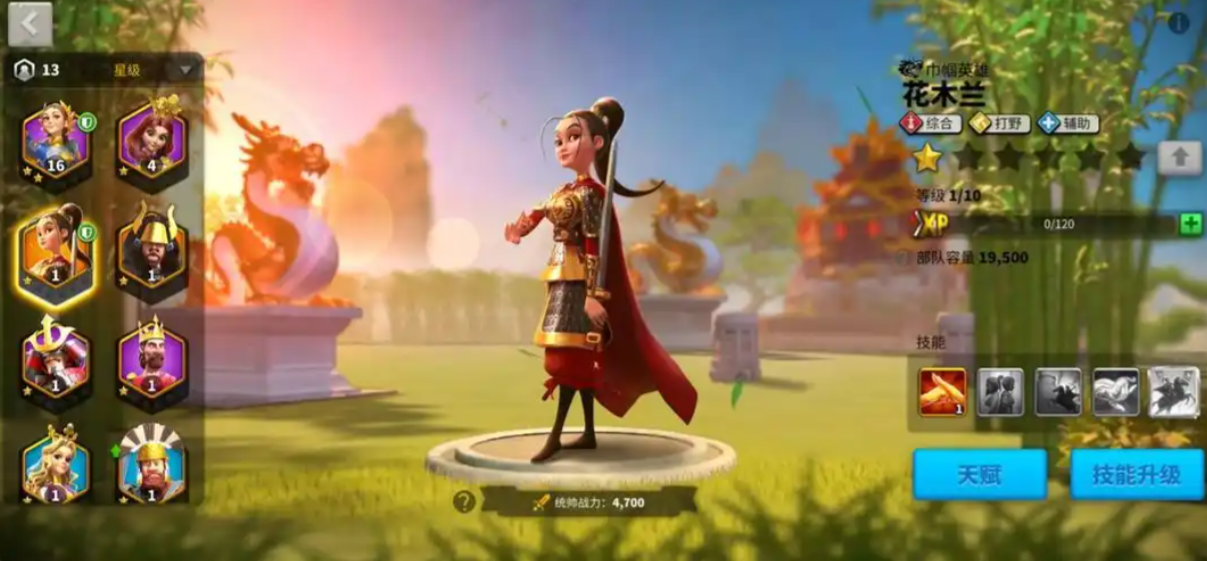Go back using the top-left arrow
The height and width of the screenshot is (561, 1207).
[30, 25]
